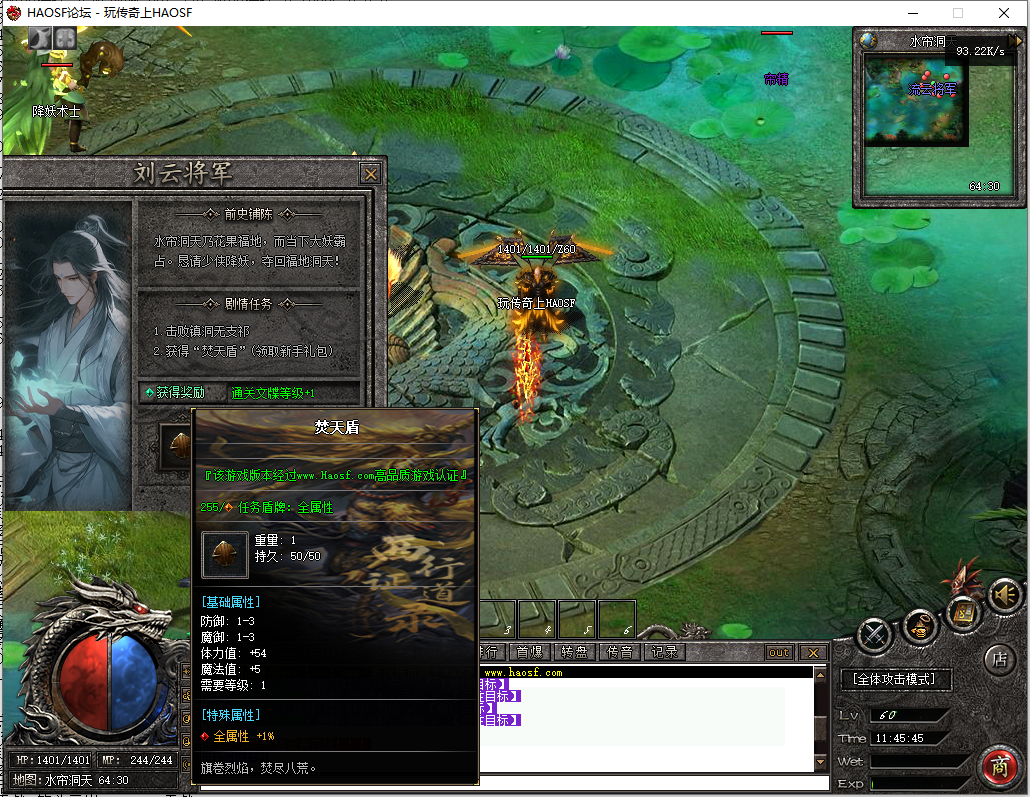Screen dimensions: 1030x797
Task: Collapse minimap with the double-arrow button
Action: click(1016, 41)
